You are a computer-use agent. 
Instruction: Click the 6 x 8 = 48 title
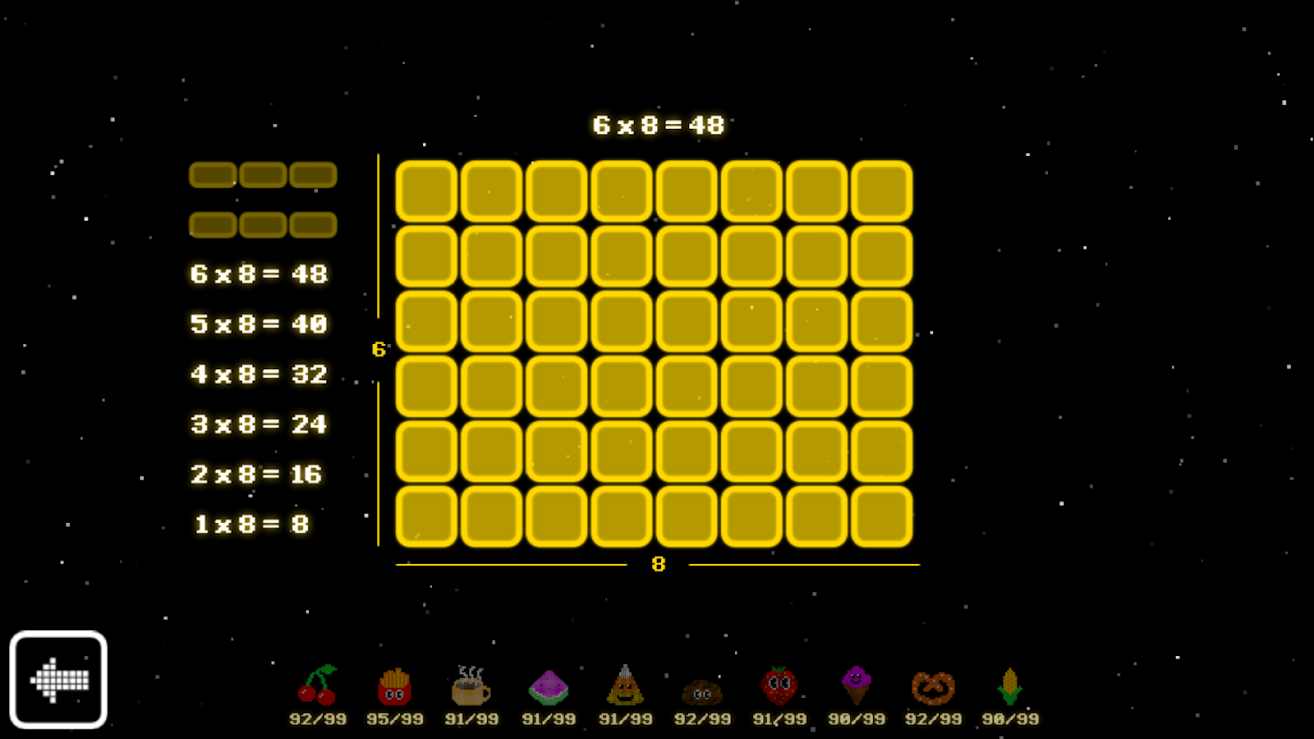click(659, 125)
